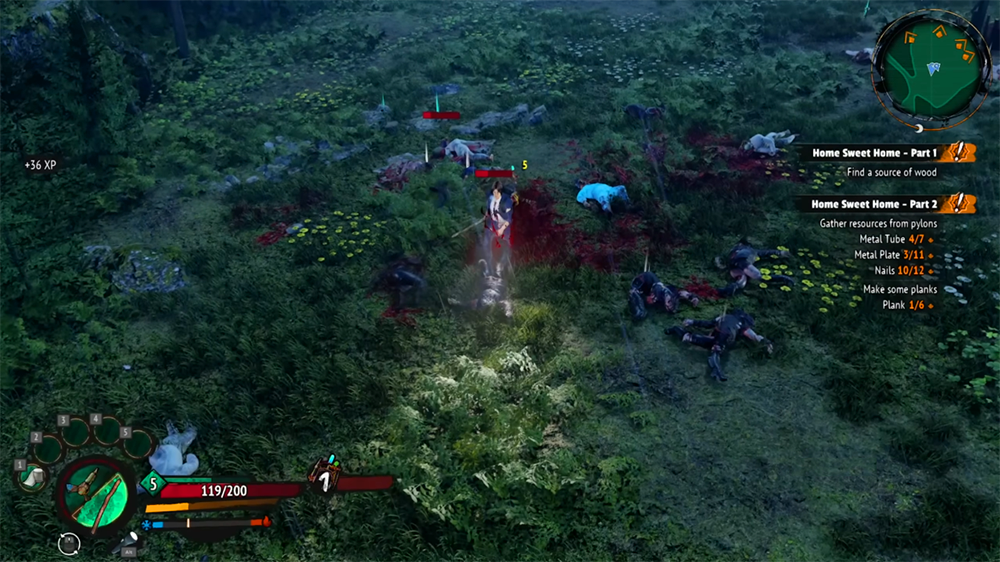Select the bandage item in hotbar slot 1
The width and height of the screenshot is (1000, 562).
(x=30, y=477)
